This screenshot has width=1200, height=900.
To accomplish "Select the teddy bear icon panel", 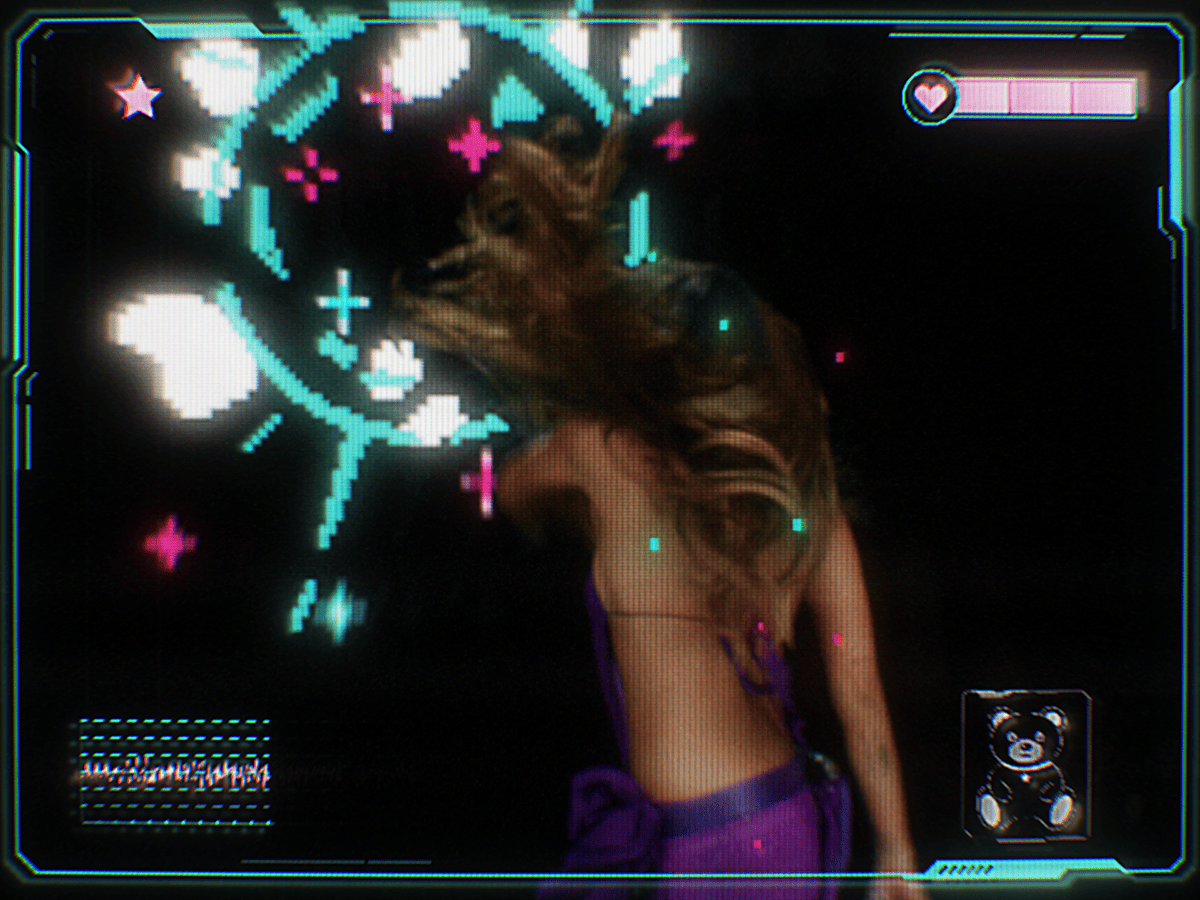I will (x=1025, y=764).
